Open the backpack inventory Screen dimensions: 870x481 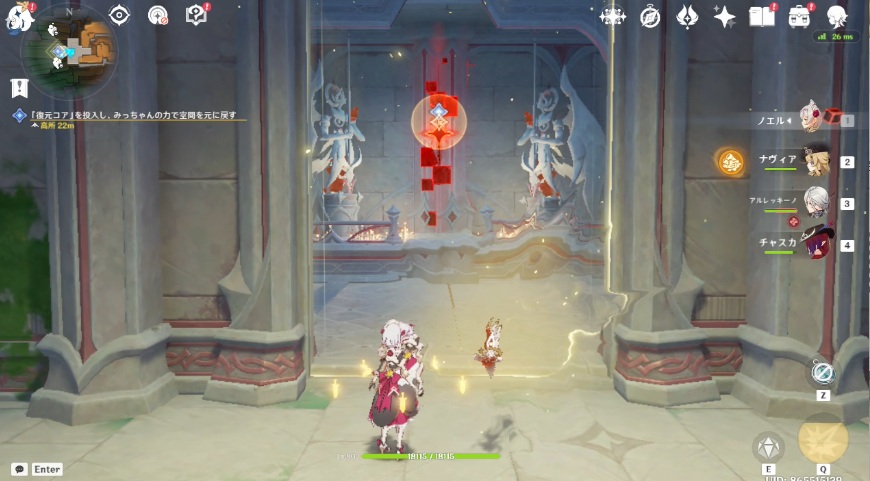(x=799, y=16)
